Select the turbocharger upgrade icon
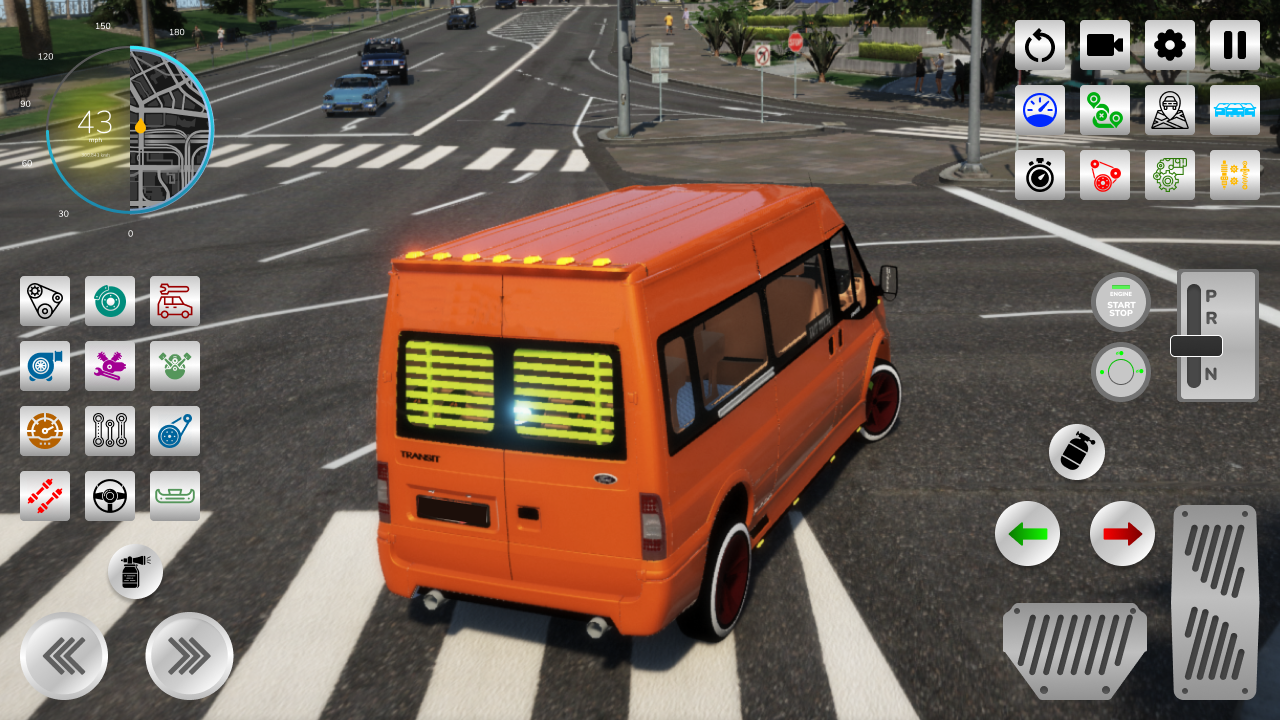This screenshot has width=1280, height=720. [45, 366]
